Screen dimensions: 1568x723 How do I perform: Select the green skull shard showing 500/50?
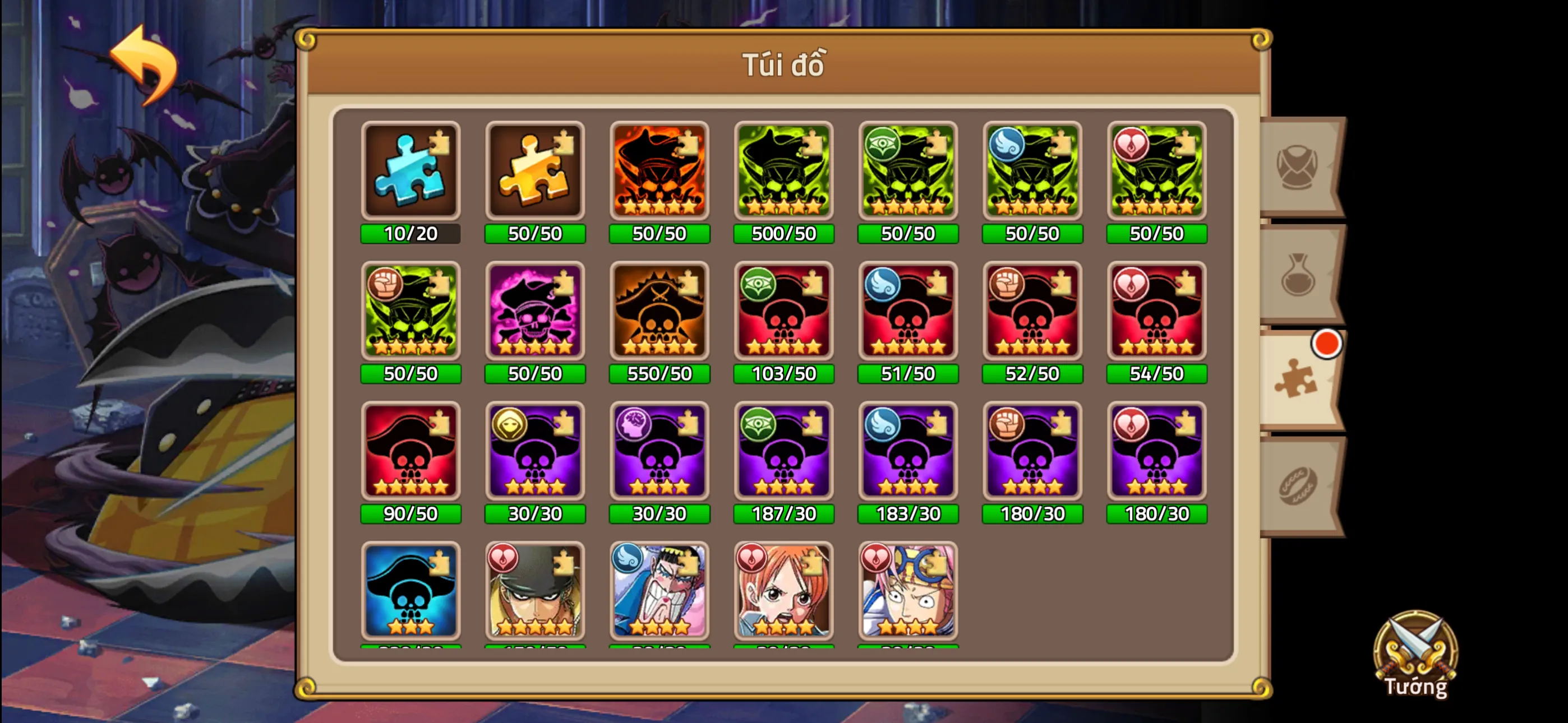coord(783,173)
